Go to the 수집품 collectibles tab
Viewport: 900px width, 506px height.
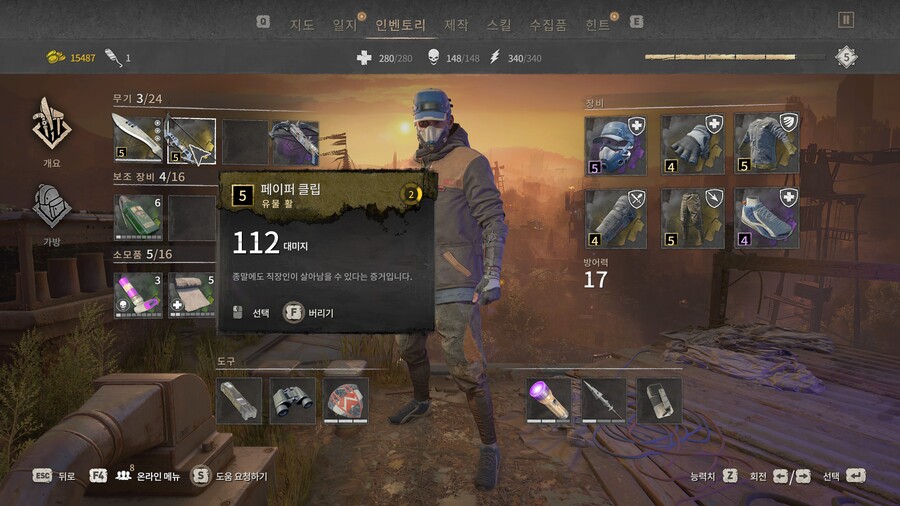pyautogui.click(x=548, y=24)
